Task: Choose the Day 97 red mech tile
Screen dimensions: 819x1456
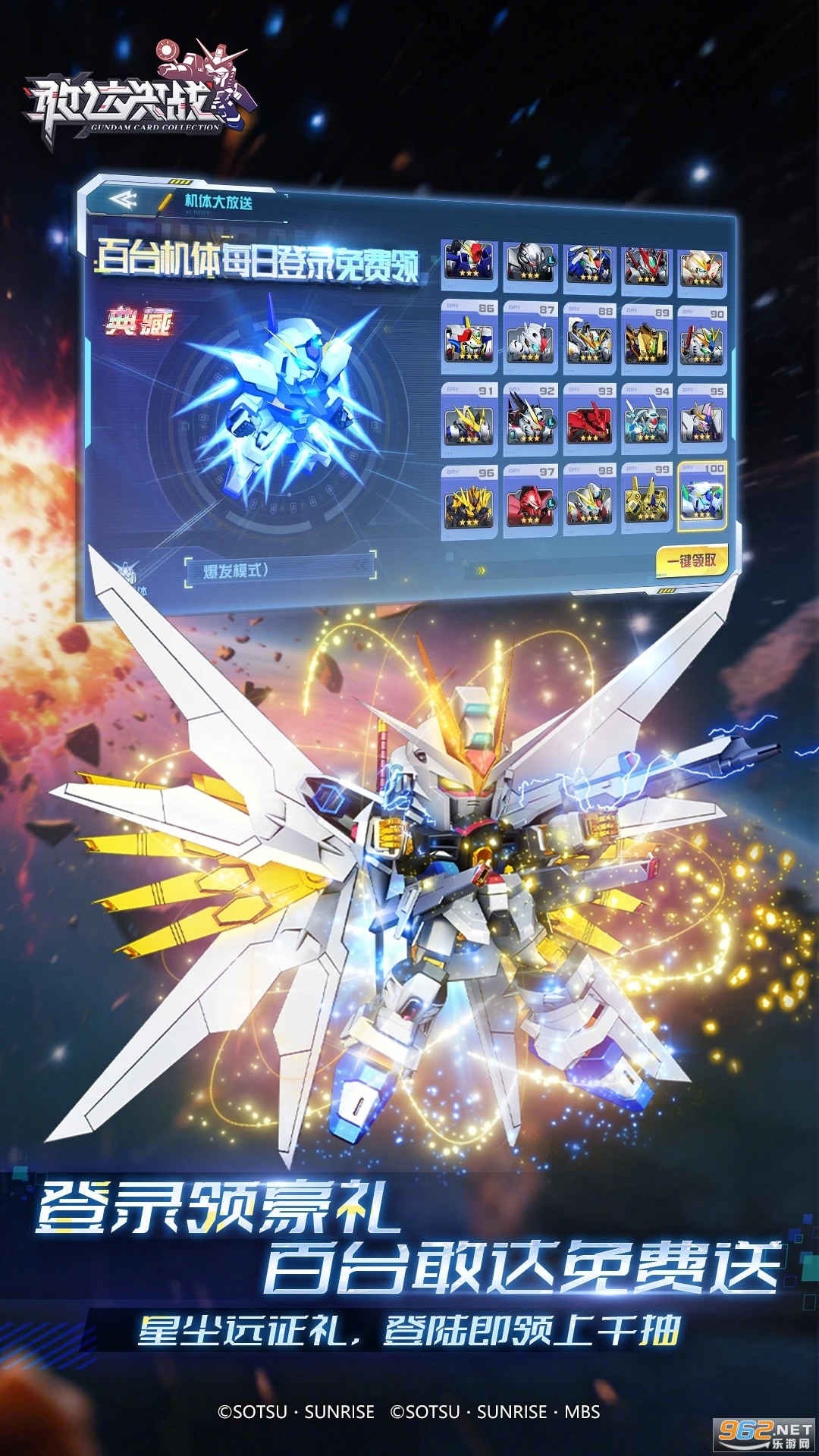Action: click(530, 501)
